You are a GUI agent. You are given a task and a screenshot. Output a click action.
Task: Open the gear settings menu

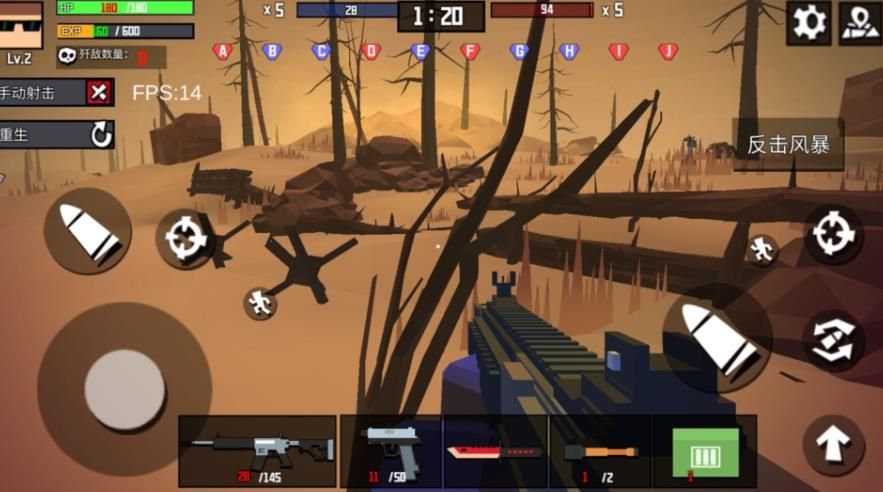pyautogui.click(x=809, y=22)
